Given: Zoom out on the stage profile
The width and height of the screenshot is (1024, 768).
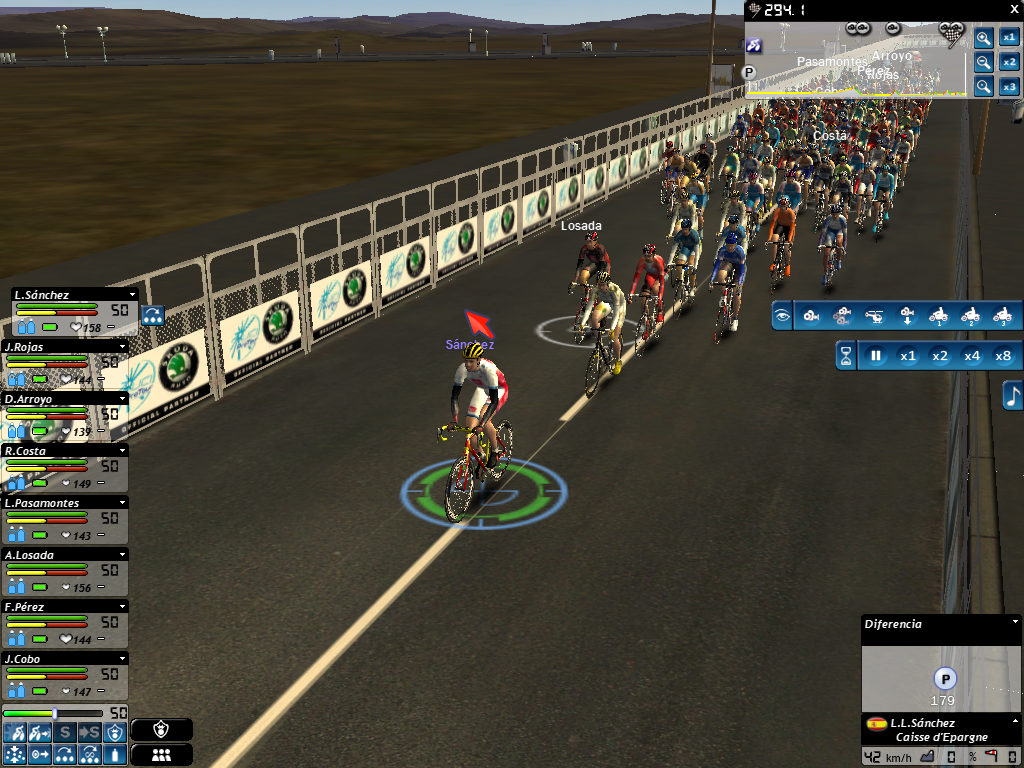Looking at the screenshot, I should pos(984,63).
